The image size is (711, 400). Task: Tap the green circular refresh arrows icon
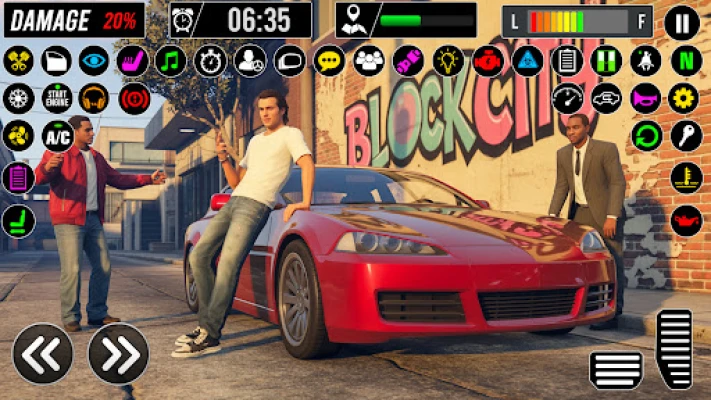pos(646,136)
